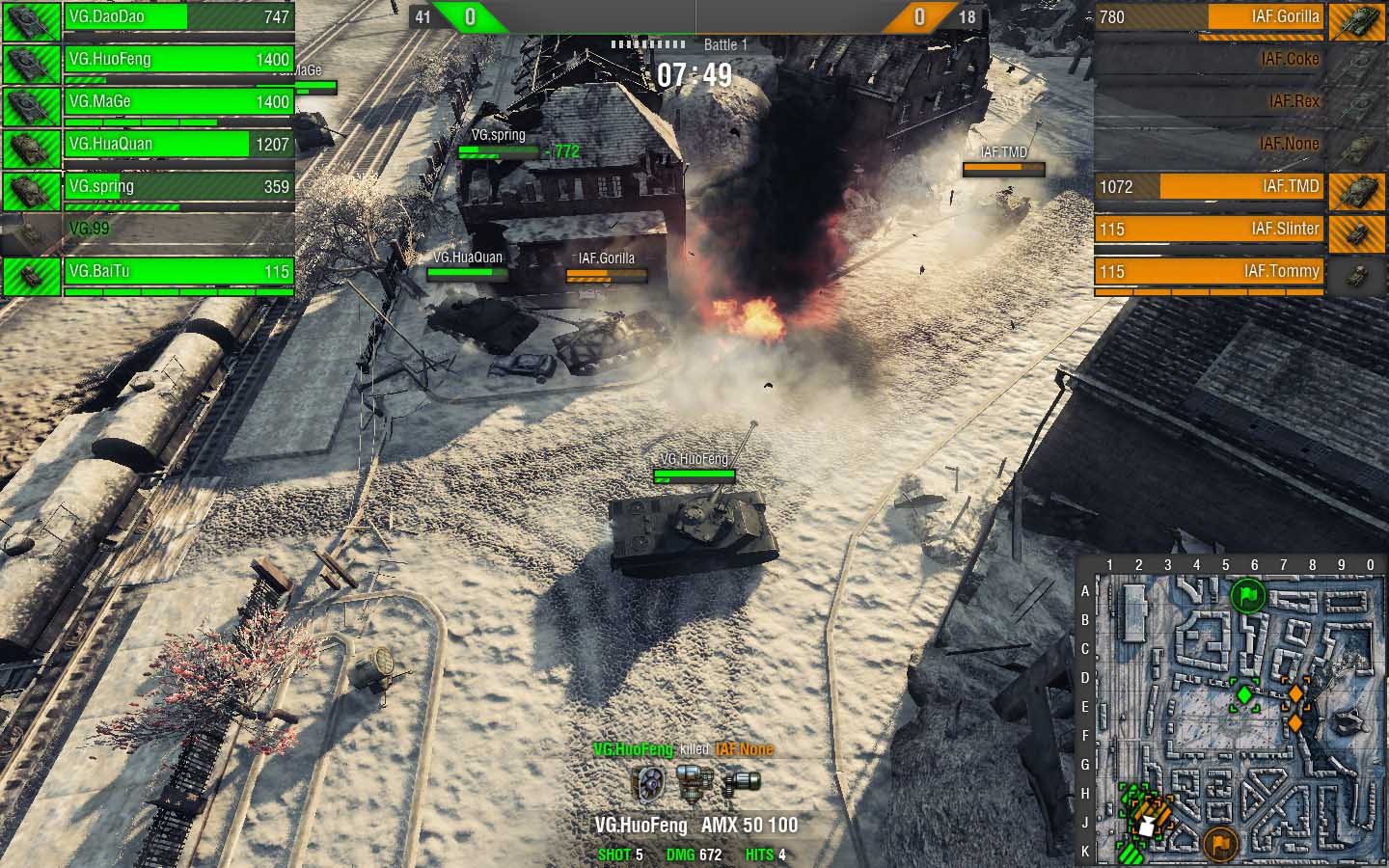Click the green flag base on minimap
This screenshot has height=868, width=1389.
pos(1247,595)
